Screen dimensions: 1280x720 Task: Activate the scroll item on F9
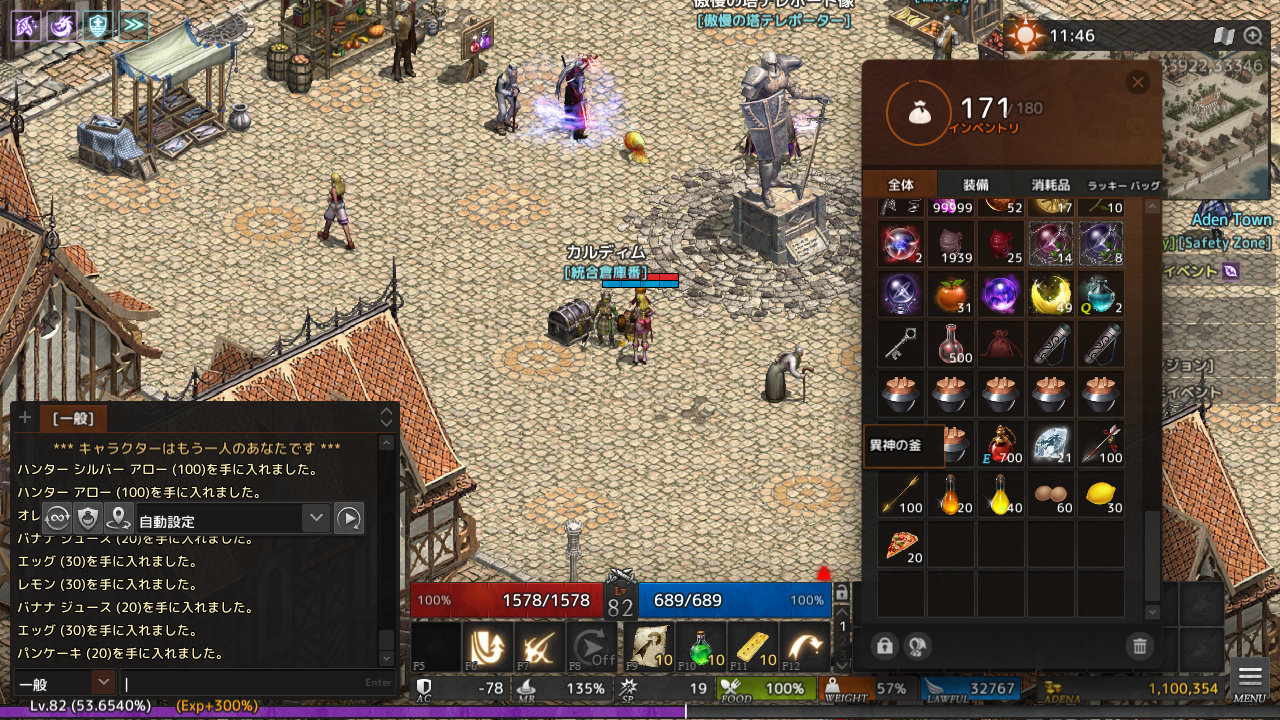[x=649, y=647]
